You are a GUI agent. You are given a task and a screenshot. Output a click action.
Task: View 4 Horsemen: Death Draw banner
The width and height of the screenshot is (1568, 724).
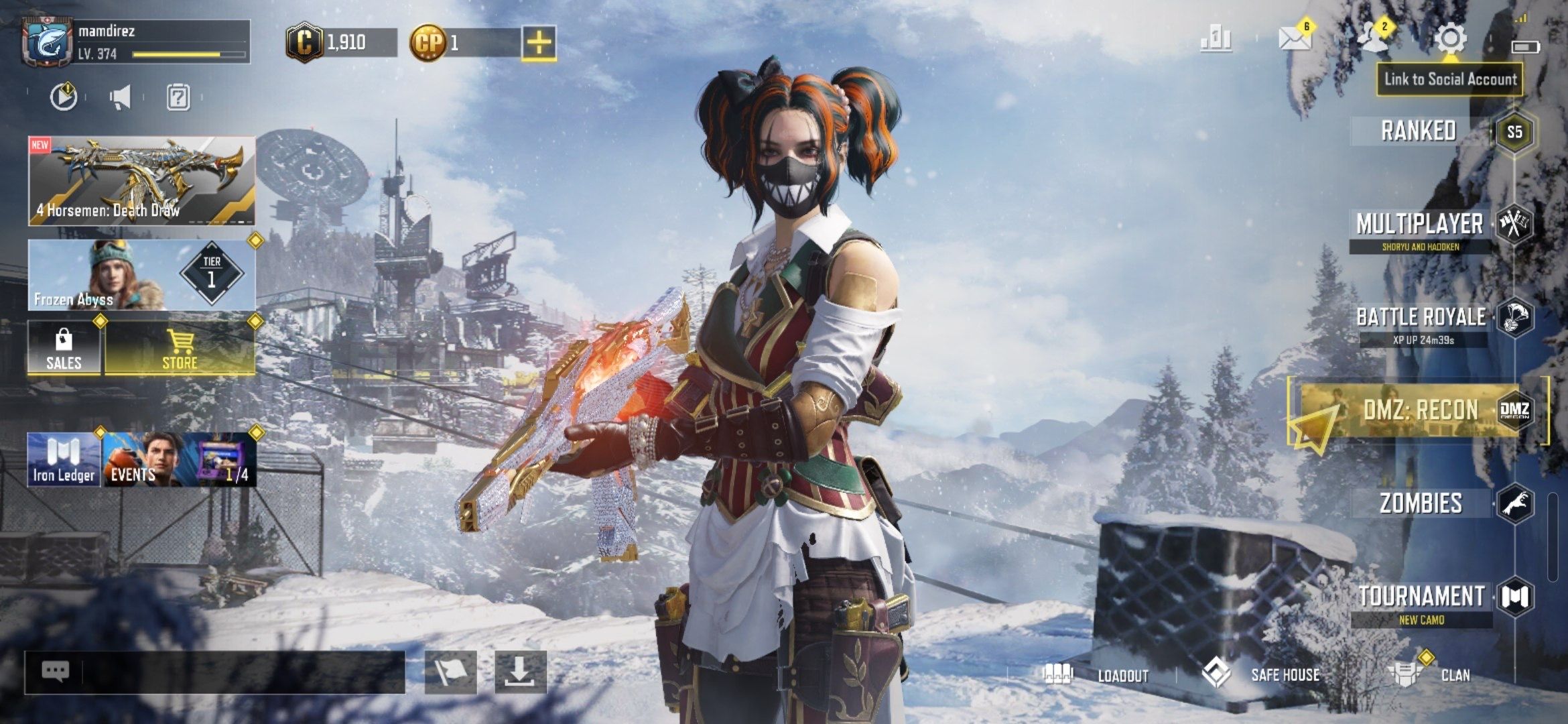point(141,181)
